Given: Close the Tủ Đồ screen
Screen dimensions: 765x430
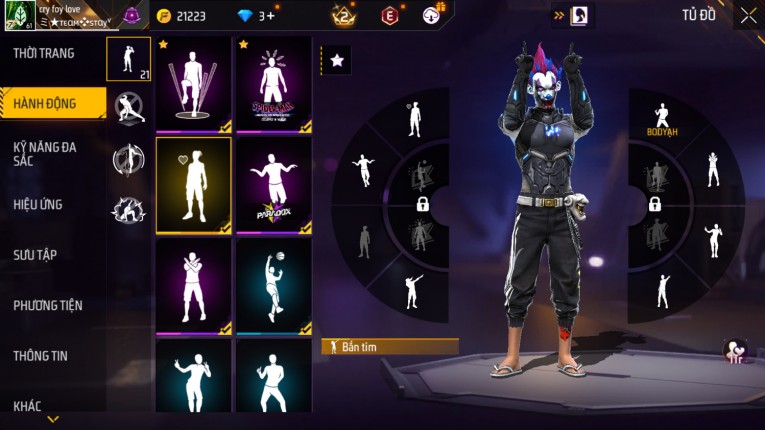Looking at the screenshot, I should 748,15.
